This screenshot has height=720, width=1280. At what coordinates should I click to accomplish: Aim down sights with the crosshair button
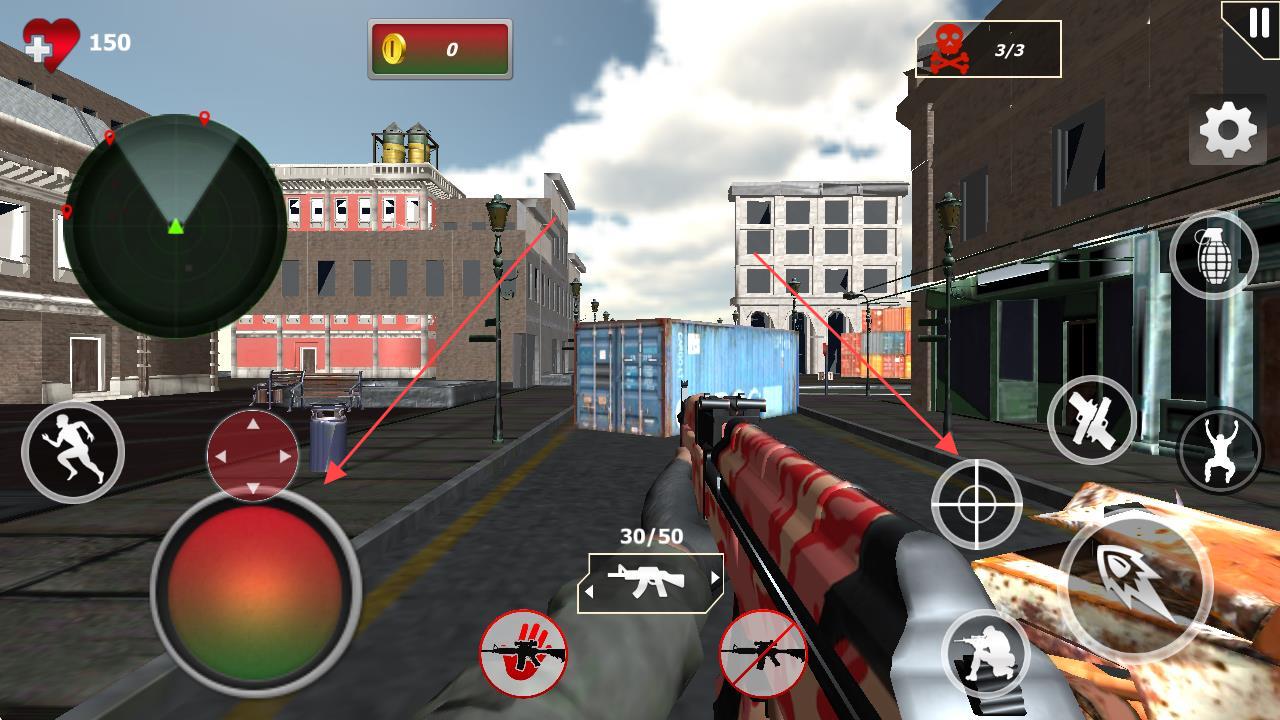[x=976, y=504]
